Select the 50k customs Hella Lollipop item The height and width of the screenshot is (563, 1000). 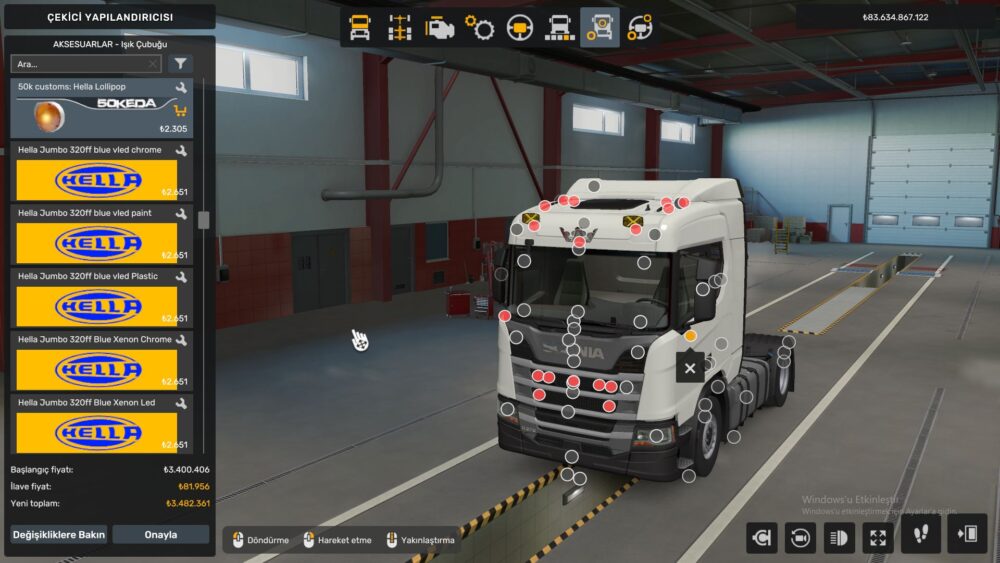click(100, 109)
